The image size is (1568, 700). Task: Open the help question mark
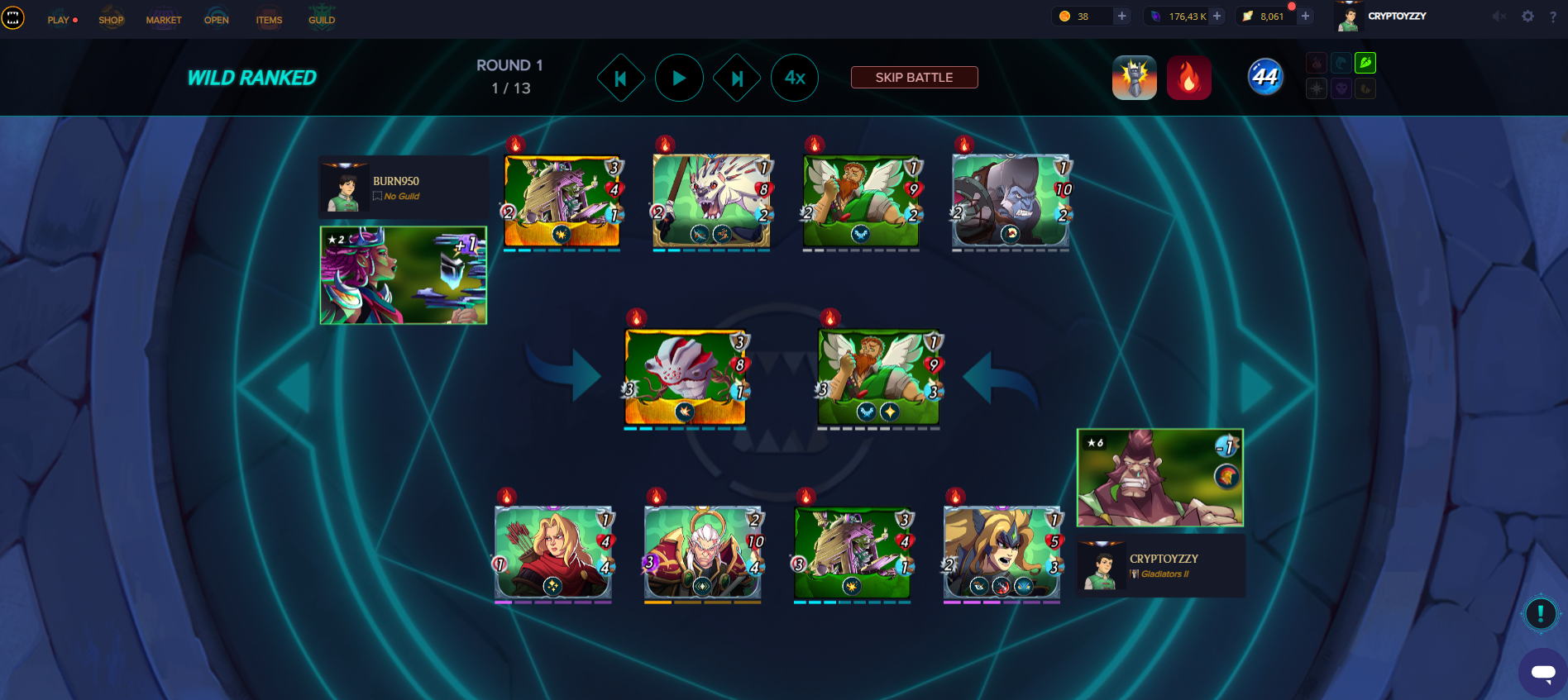click(1552, 17)
